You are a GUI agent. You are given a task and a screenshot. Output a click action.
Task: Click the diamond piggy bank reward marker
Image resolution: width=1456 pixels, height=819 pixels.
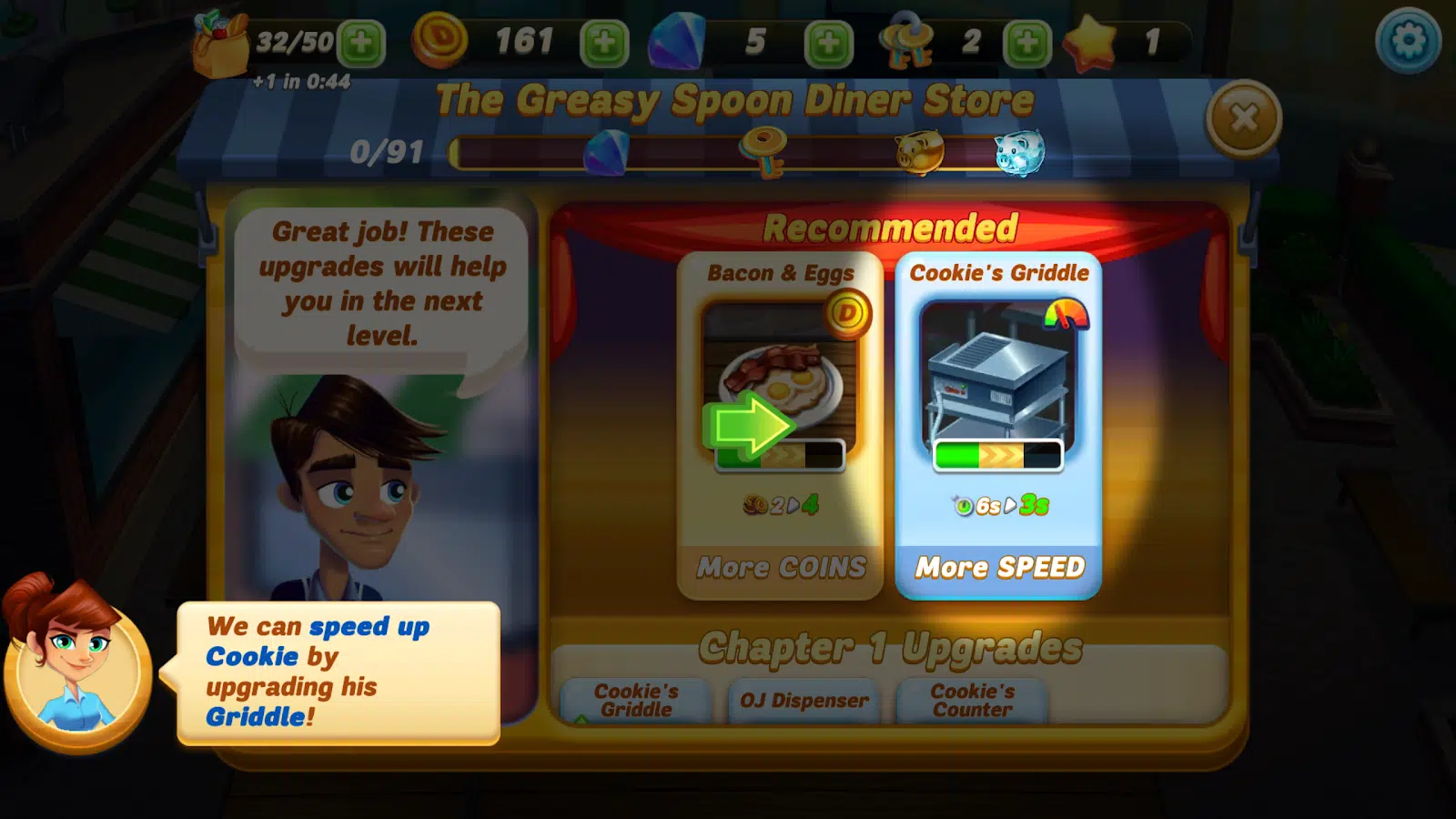point(1018,152)
